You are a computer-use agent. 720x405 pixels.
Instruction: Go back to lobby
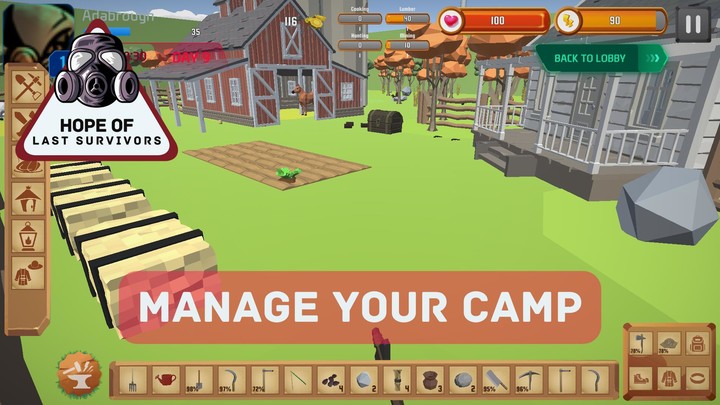[x=601, y=58]
